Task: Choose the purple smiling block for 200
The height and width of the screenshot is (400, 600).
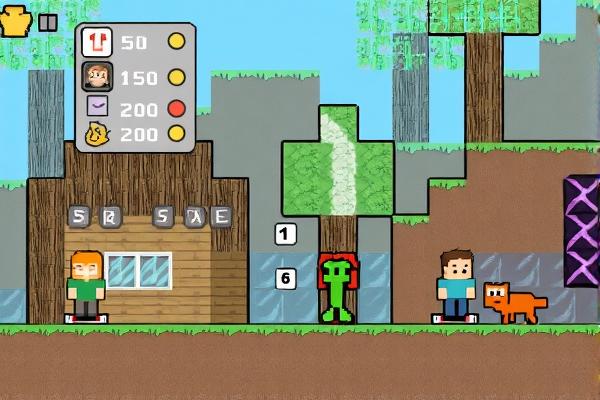Action: [x=97, y=106]
